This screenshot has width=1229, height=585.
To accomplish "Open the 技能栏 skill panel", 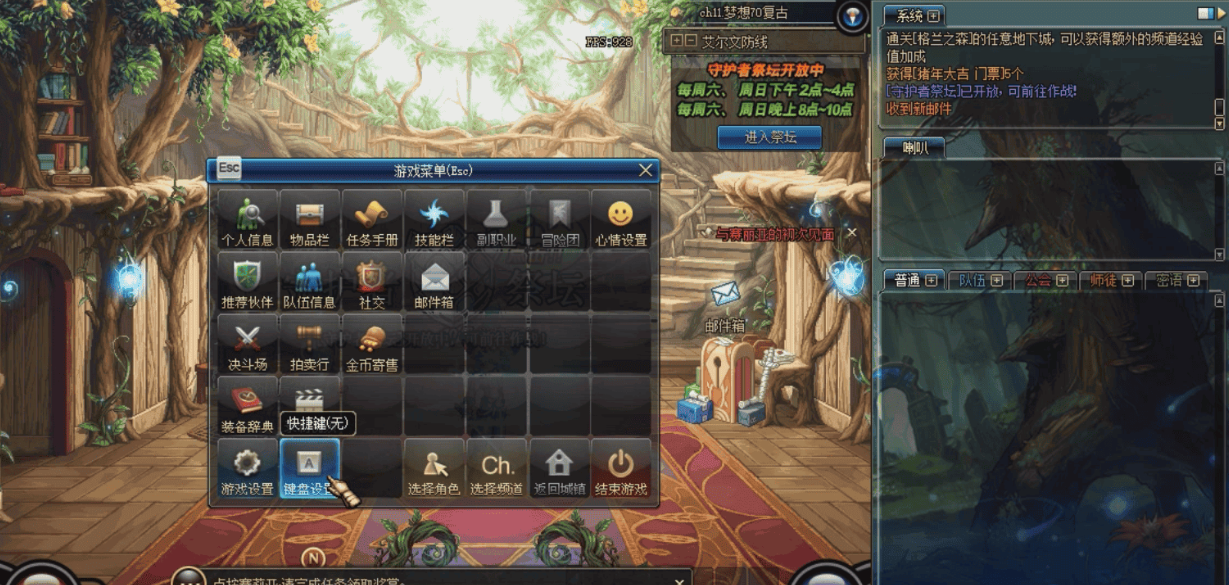I will 434,219.
